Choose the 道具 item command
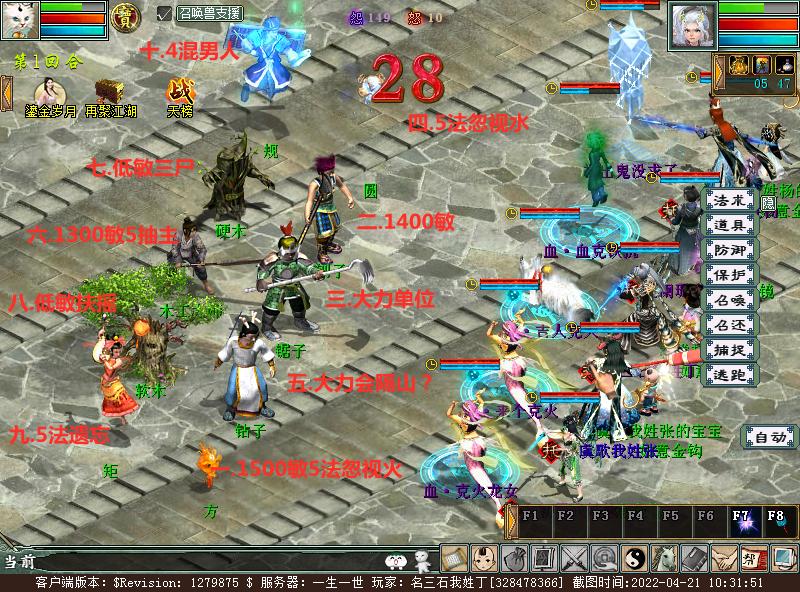The height and width of the screenshot is (592, 800). (730, 225)
